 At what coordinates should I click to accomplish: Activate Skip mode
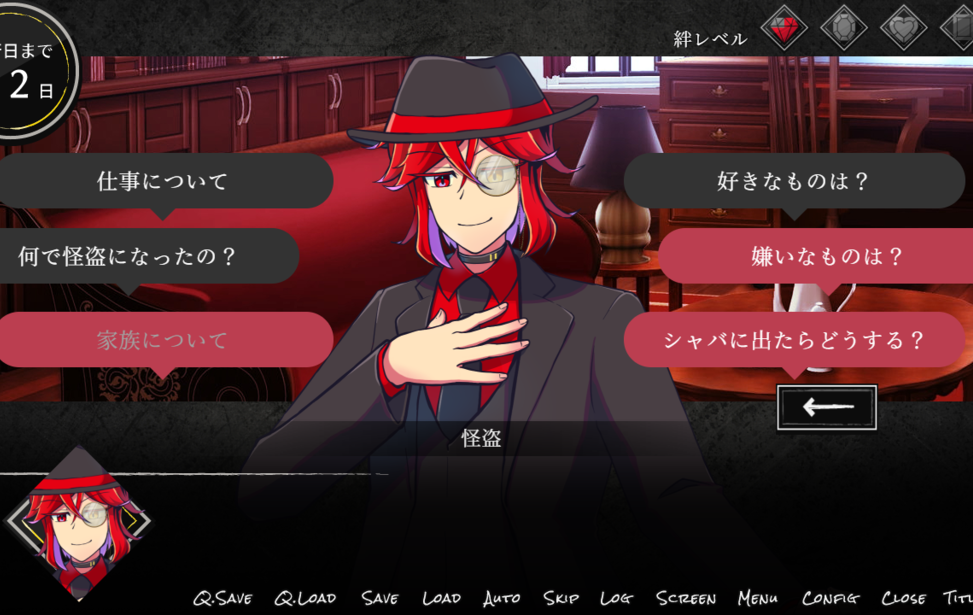click(561, 598)
